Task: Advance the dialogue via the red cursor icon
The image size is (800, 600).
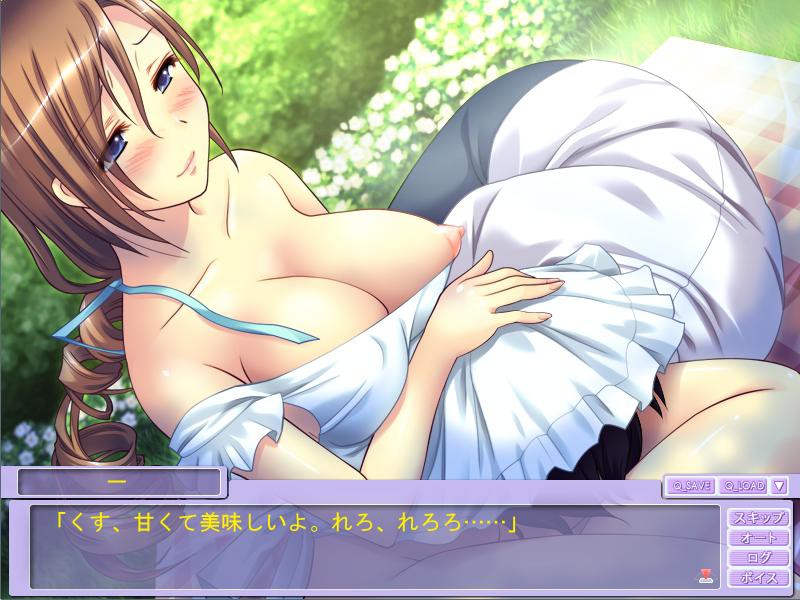Action: 706,575
